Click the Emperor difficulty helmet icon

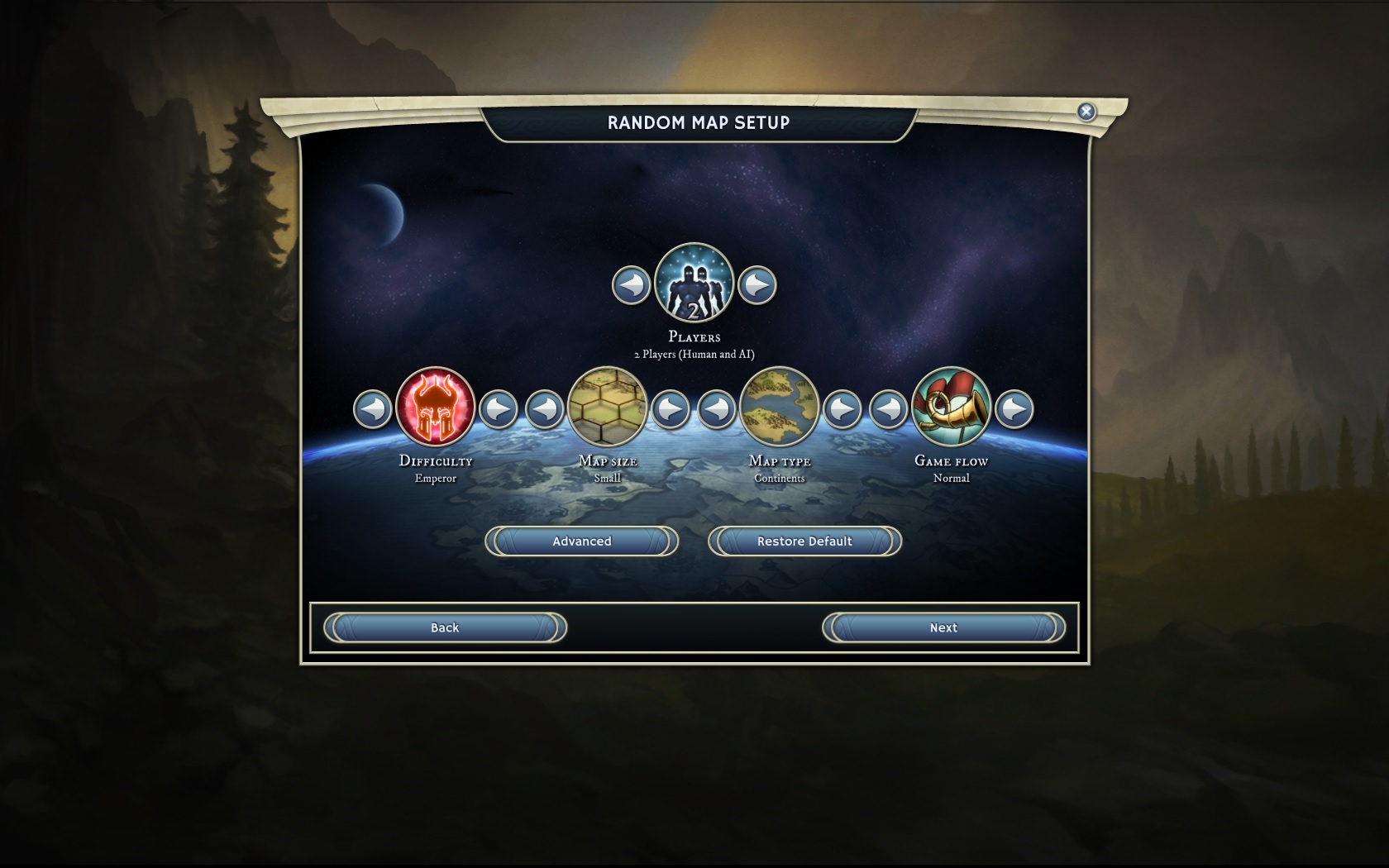click(x=436, y=407)
